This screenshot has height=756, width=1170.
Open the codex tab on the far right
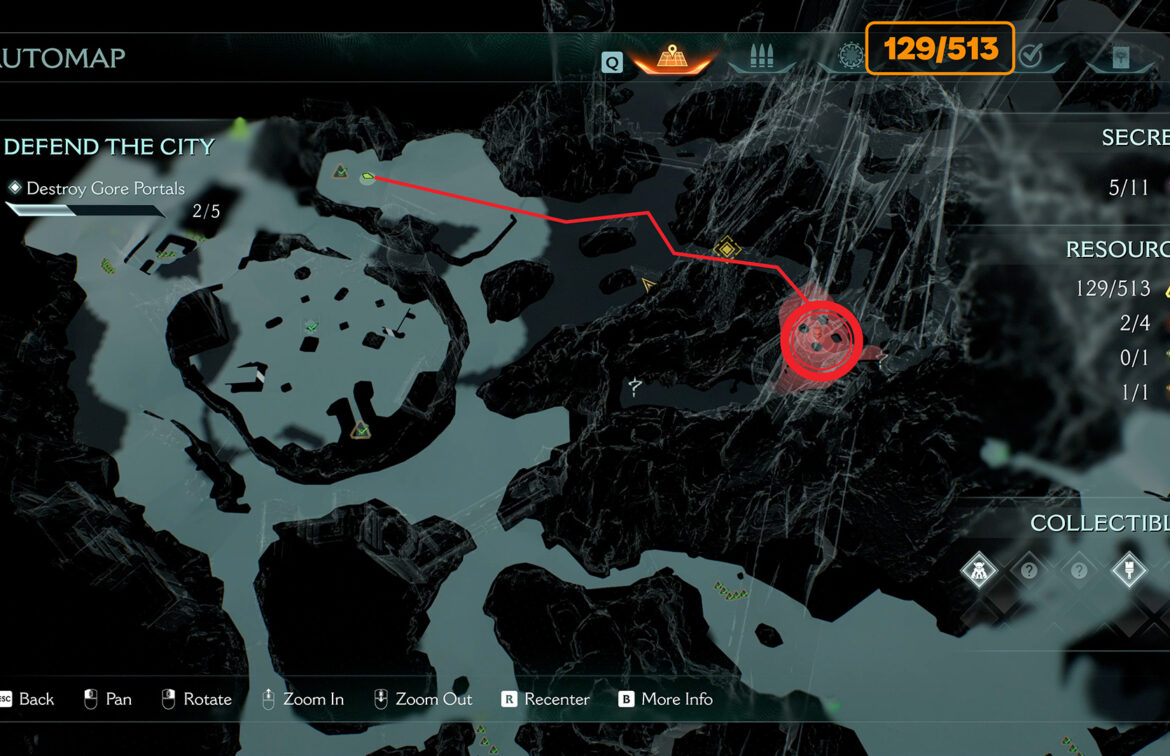tap(1121, 58)
